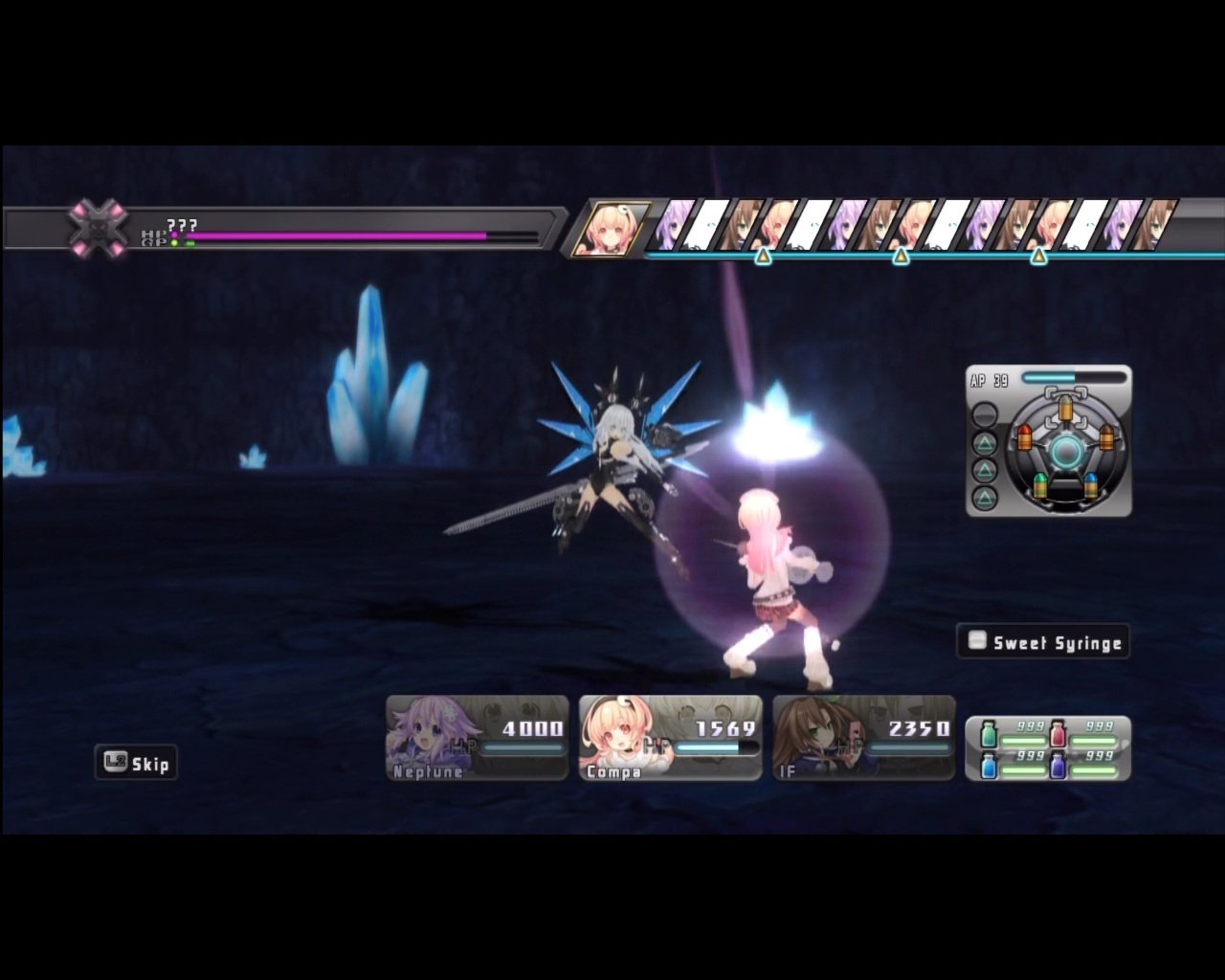Select the green bullet on the combo wheel
This screenshot has height=980, width=1225.
click(1040, 486)
